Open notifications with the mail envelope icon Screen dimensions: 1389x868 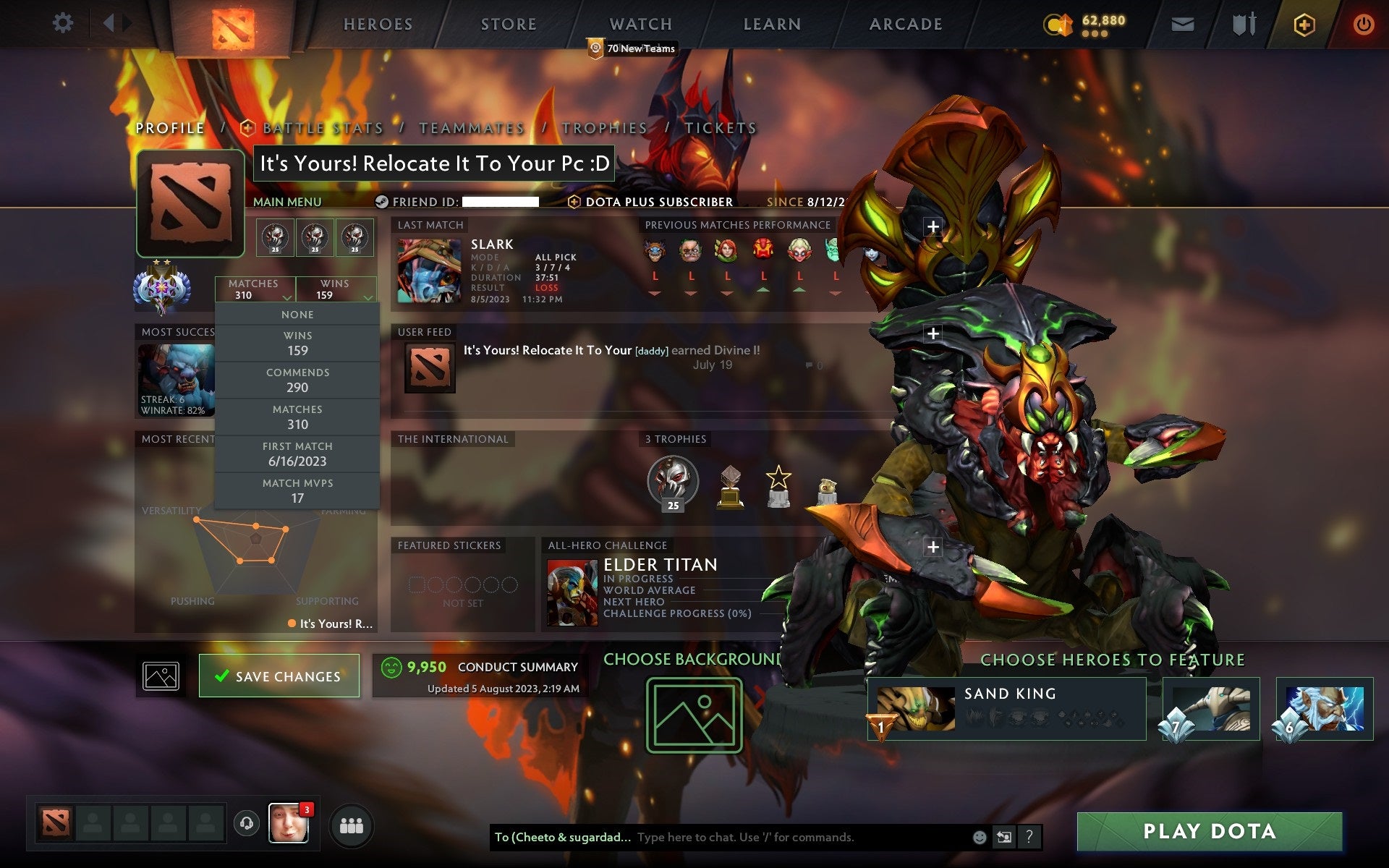1182,23
